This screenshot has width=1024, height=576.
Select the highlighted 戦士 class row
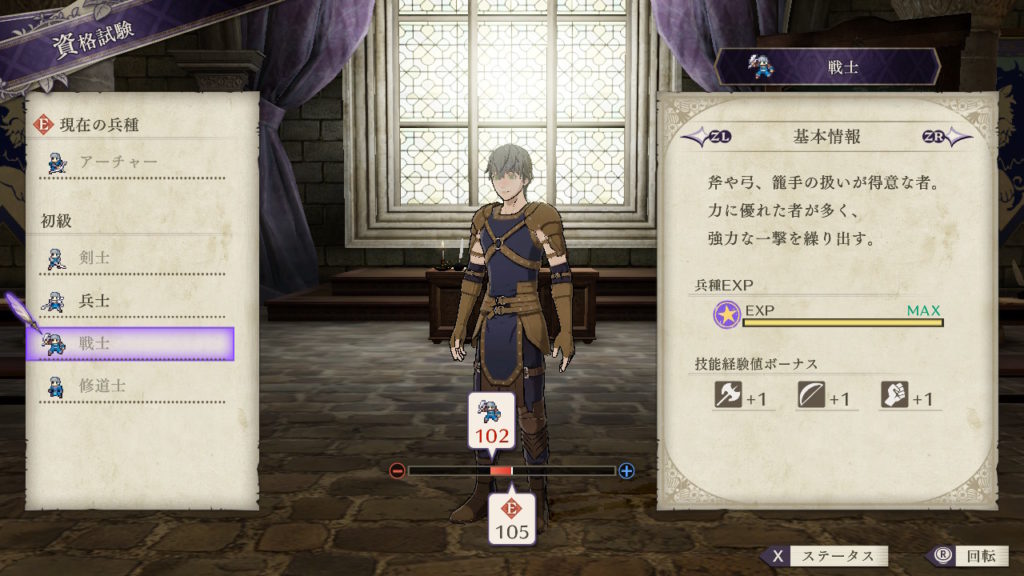click(x=130, y=343)
